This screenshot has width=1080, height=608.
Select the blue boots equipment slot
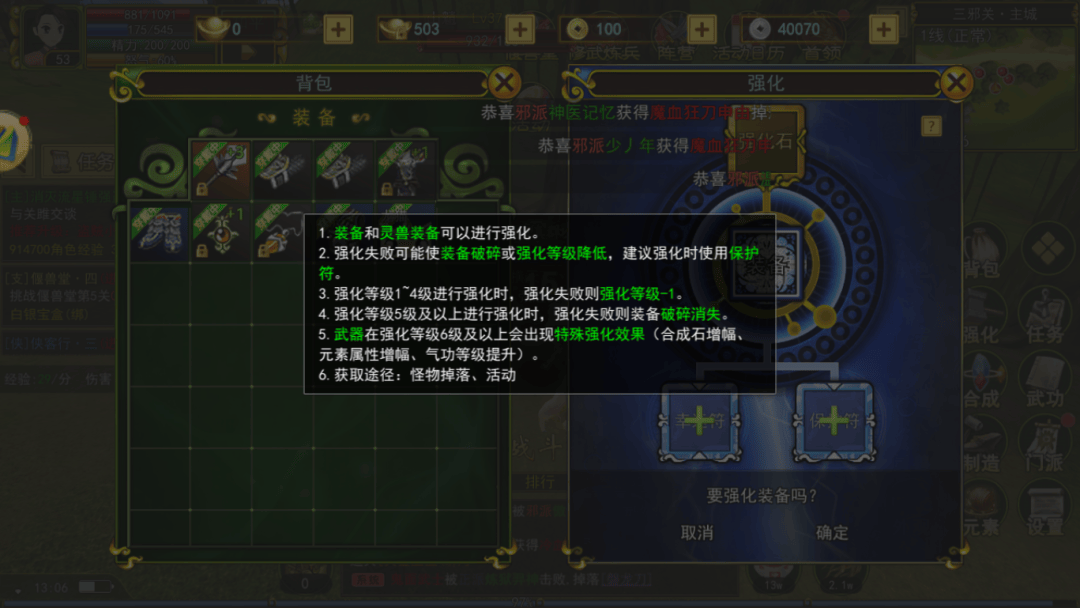(x=159, y=232)
